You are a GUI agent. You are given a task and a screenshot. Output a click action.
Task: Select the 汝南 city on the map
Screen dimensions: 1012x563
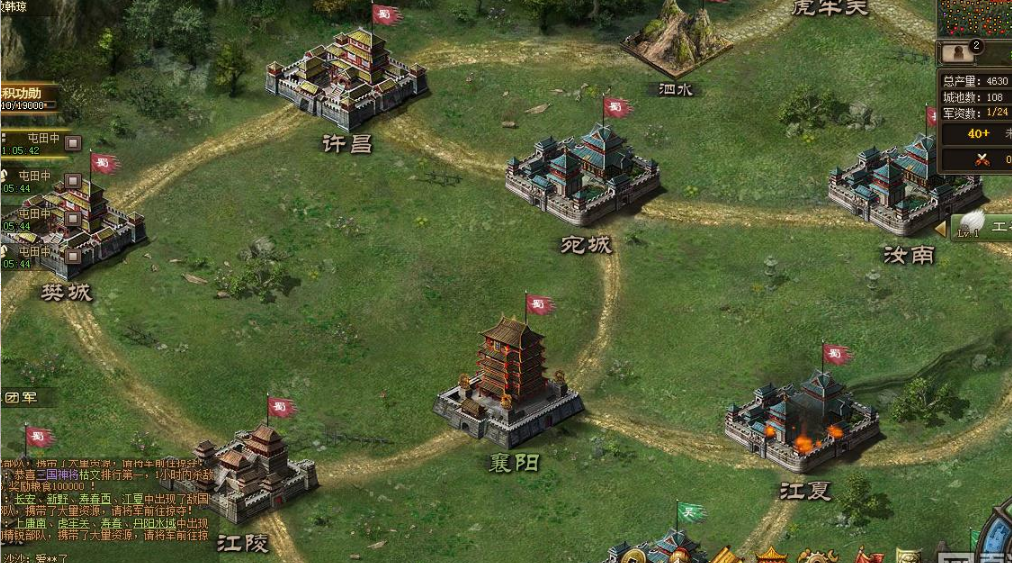point(895,184)
